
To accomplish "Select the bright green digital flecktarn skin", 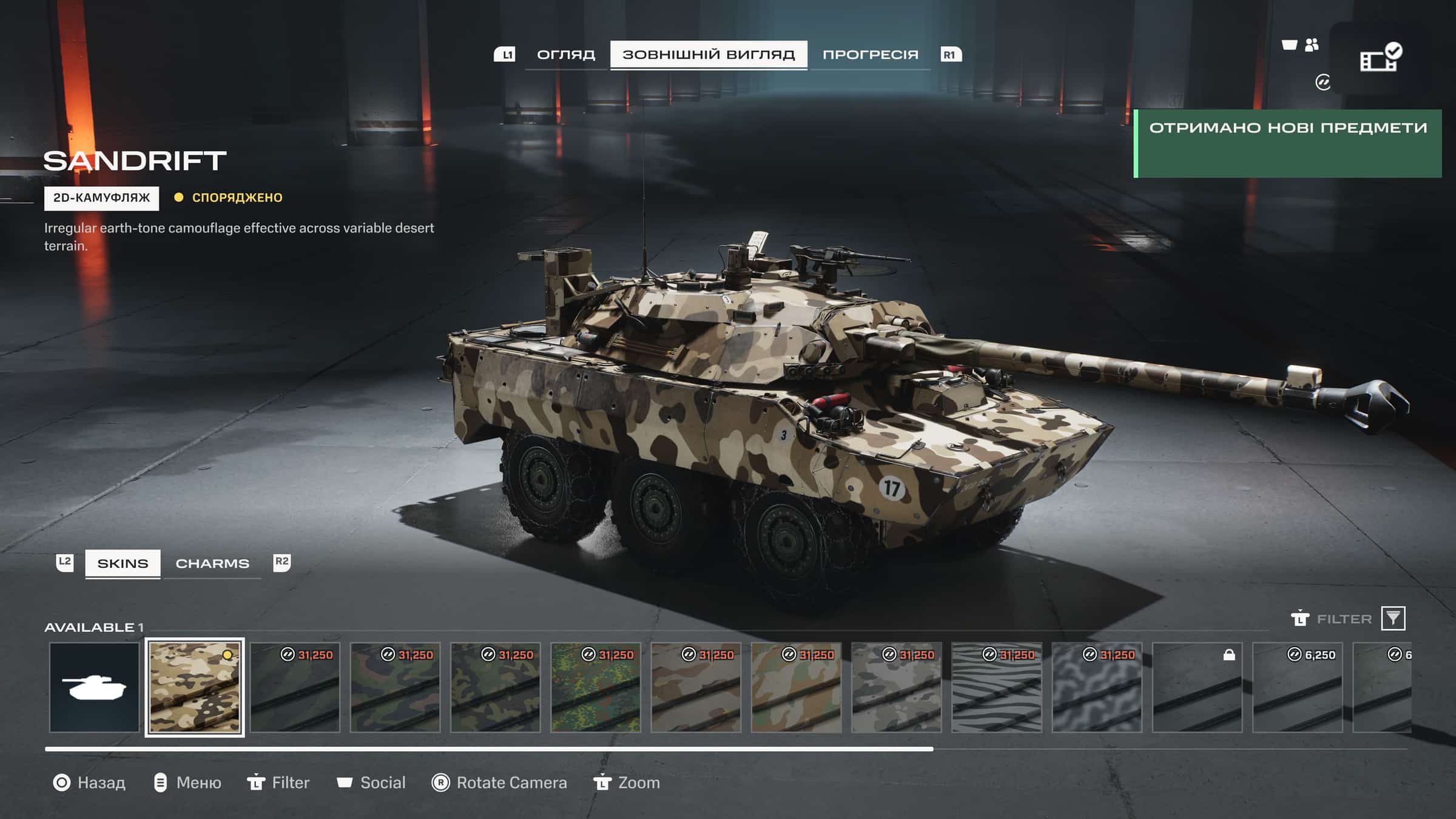I will click(596, 687).
